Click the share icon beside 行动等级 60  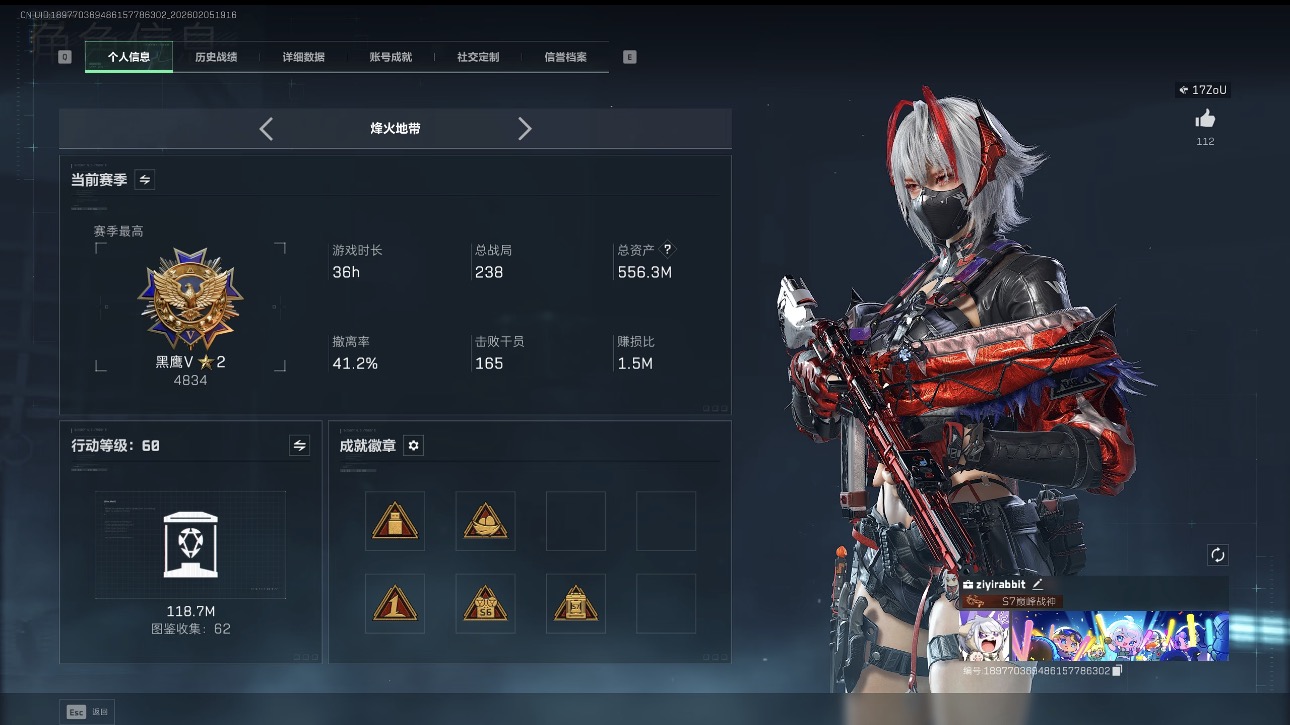pos(299,445)
